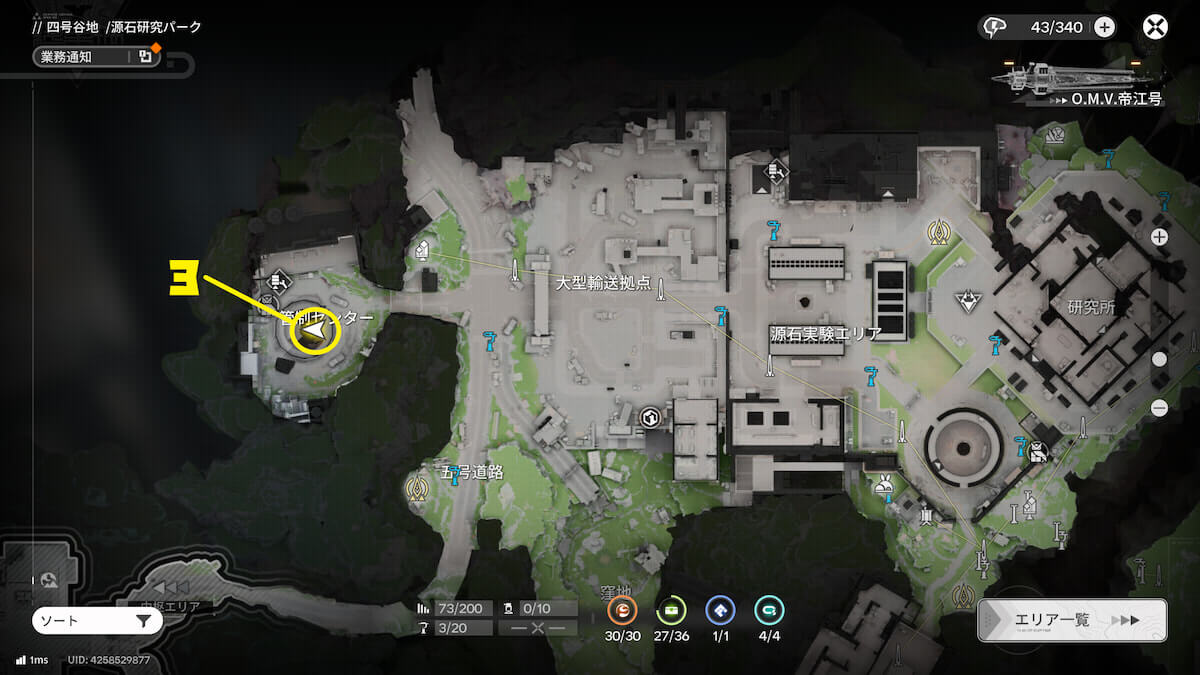Screen dimensions: 1200x675
Task: Zoom in the map with the plus control
Action: pos(1159,237)
